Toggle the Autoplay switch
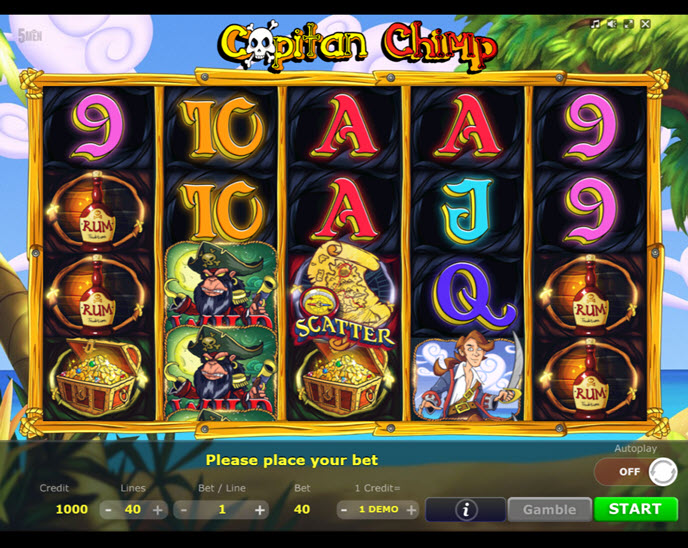 635,471
